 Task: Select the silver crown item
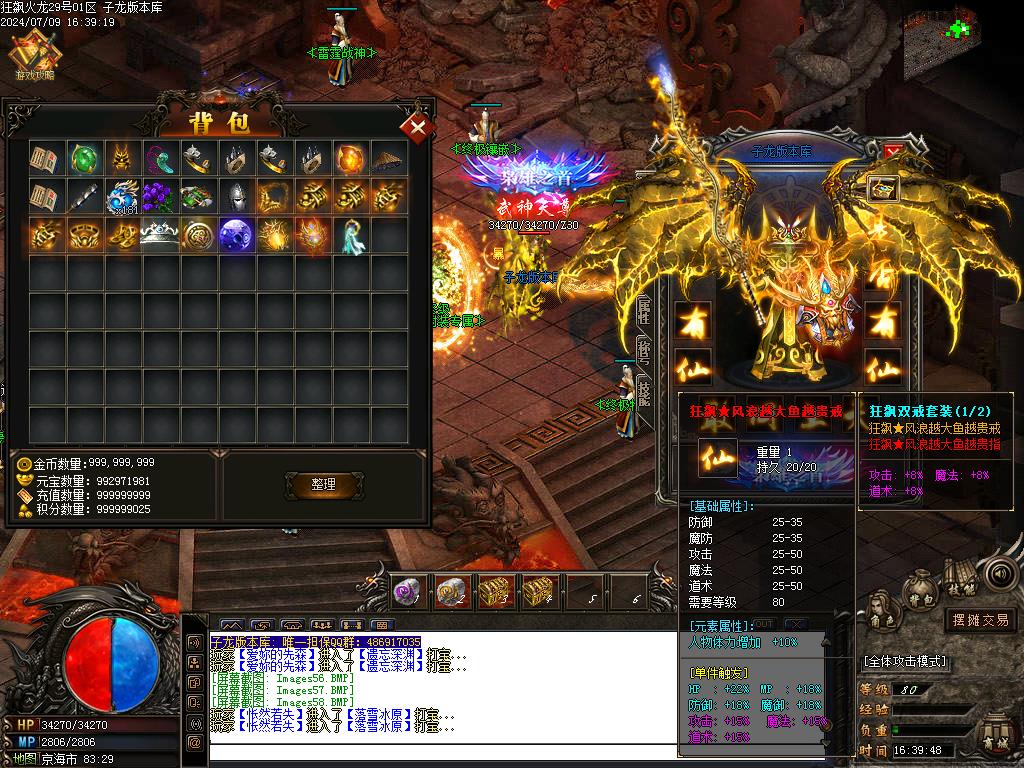pos(159,234)
